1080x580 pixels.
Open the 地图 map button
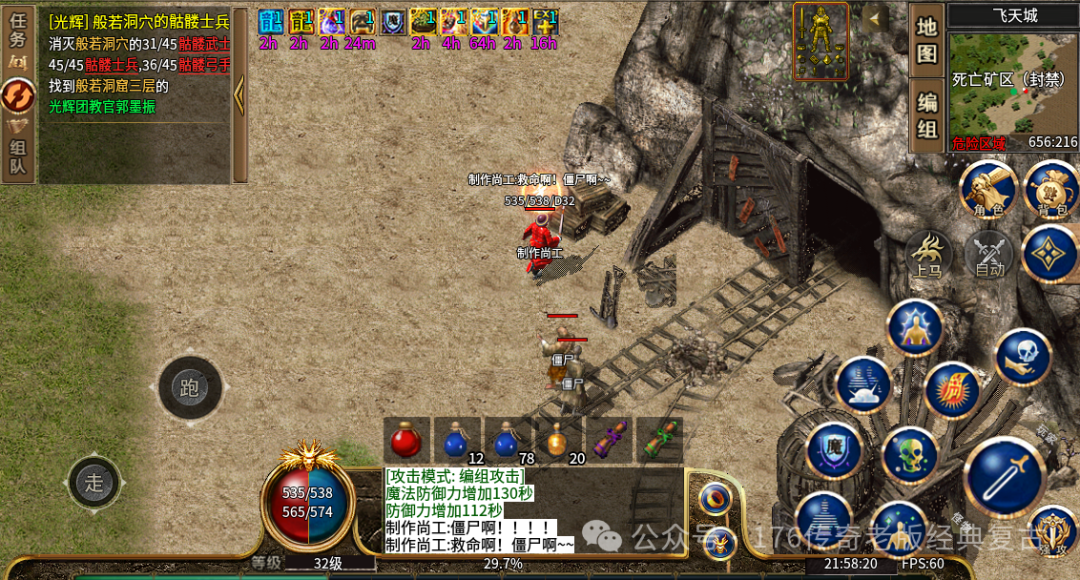[x=927, y=40]
